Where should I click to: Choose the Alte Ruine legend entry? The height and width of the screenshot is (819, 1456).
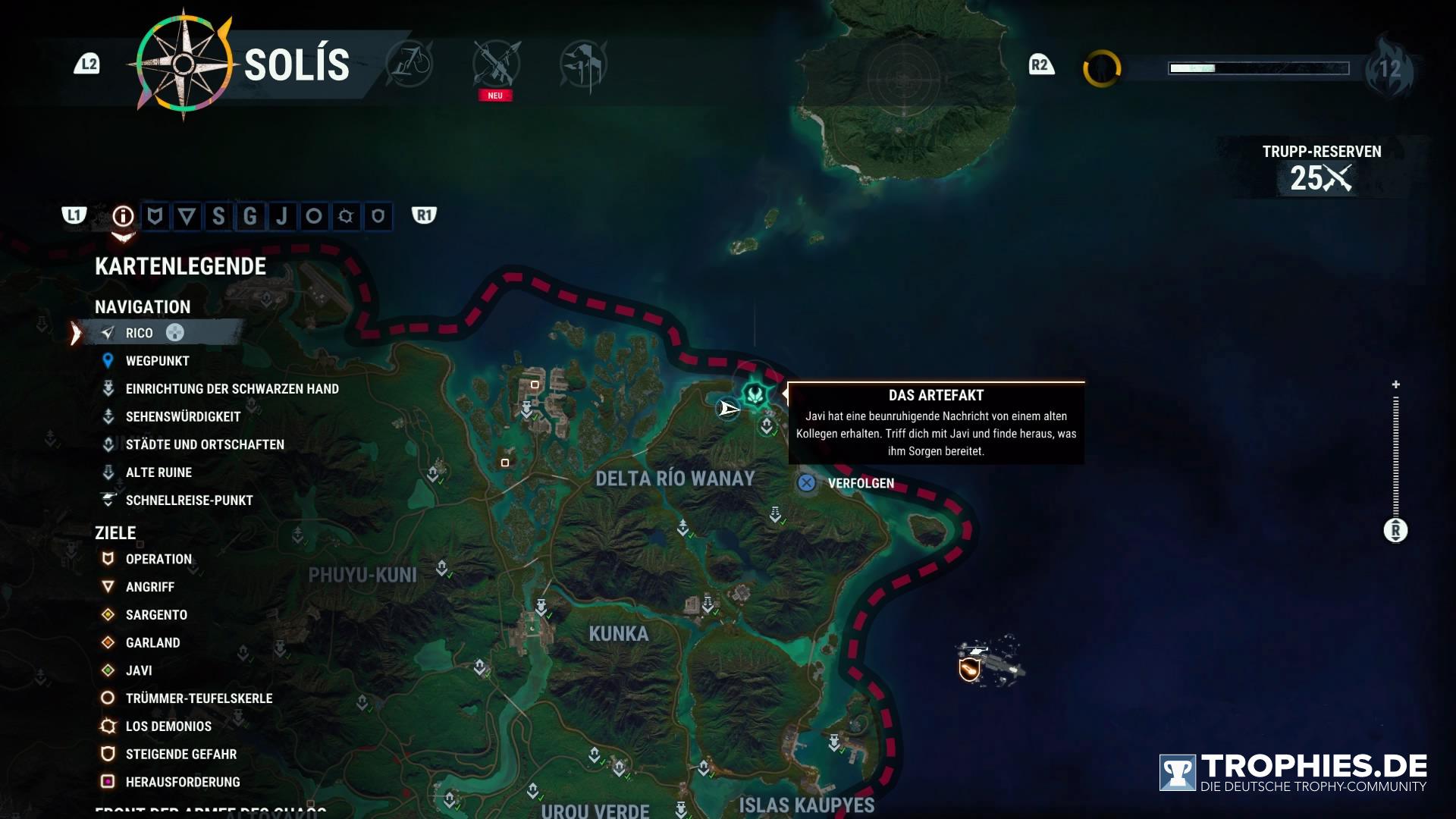click(x=158, y=472)
